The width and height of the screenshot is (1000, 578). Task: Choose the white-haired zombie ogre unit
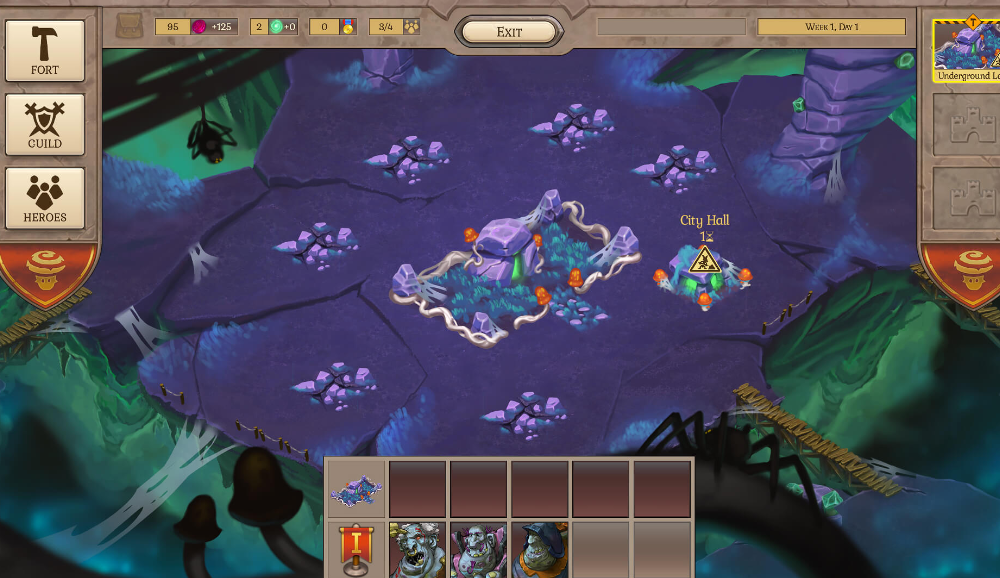click(x=417, y=550)
